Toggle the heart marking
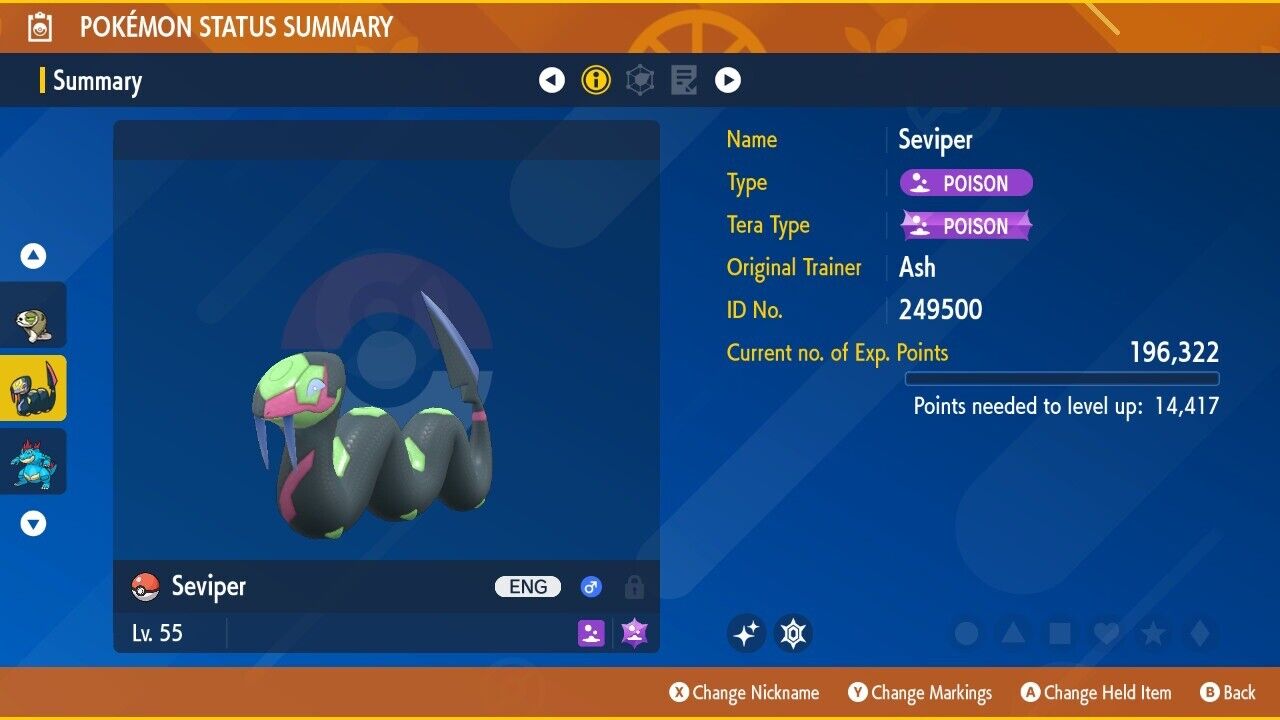This screenshot has height=720, width=1280. (1106, 633)
